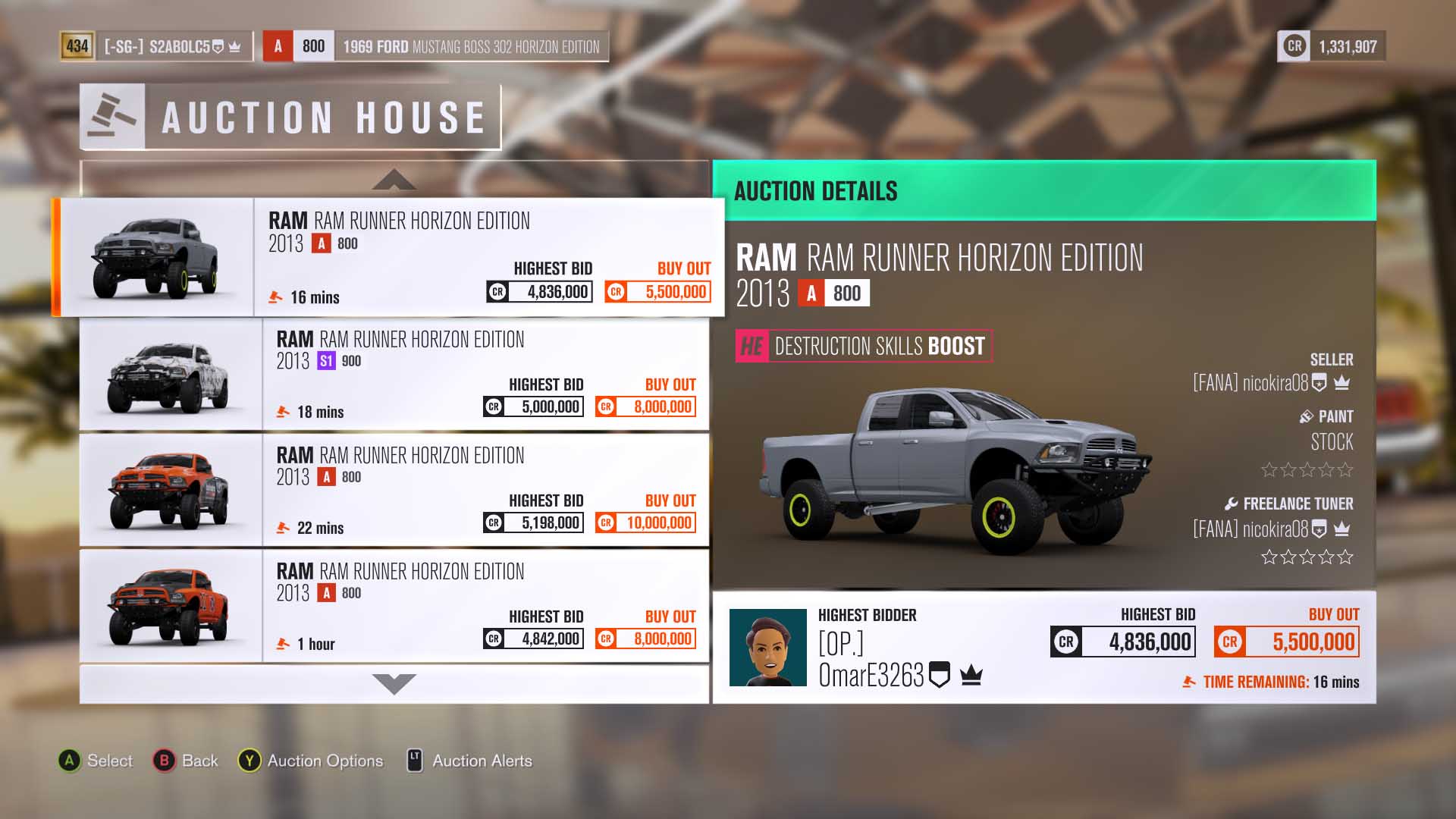
Task: Select the 16 mins Ram Runner auction
Action: [x=489, y=256]
